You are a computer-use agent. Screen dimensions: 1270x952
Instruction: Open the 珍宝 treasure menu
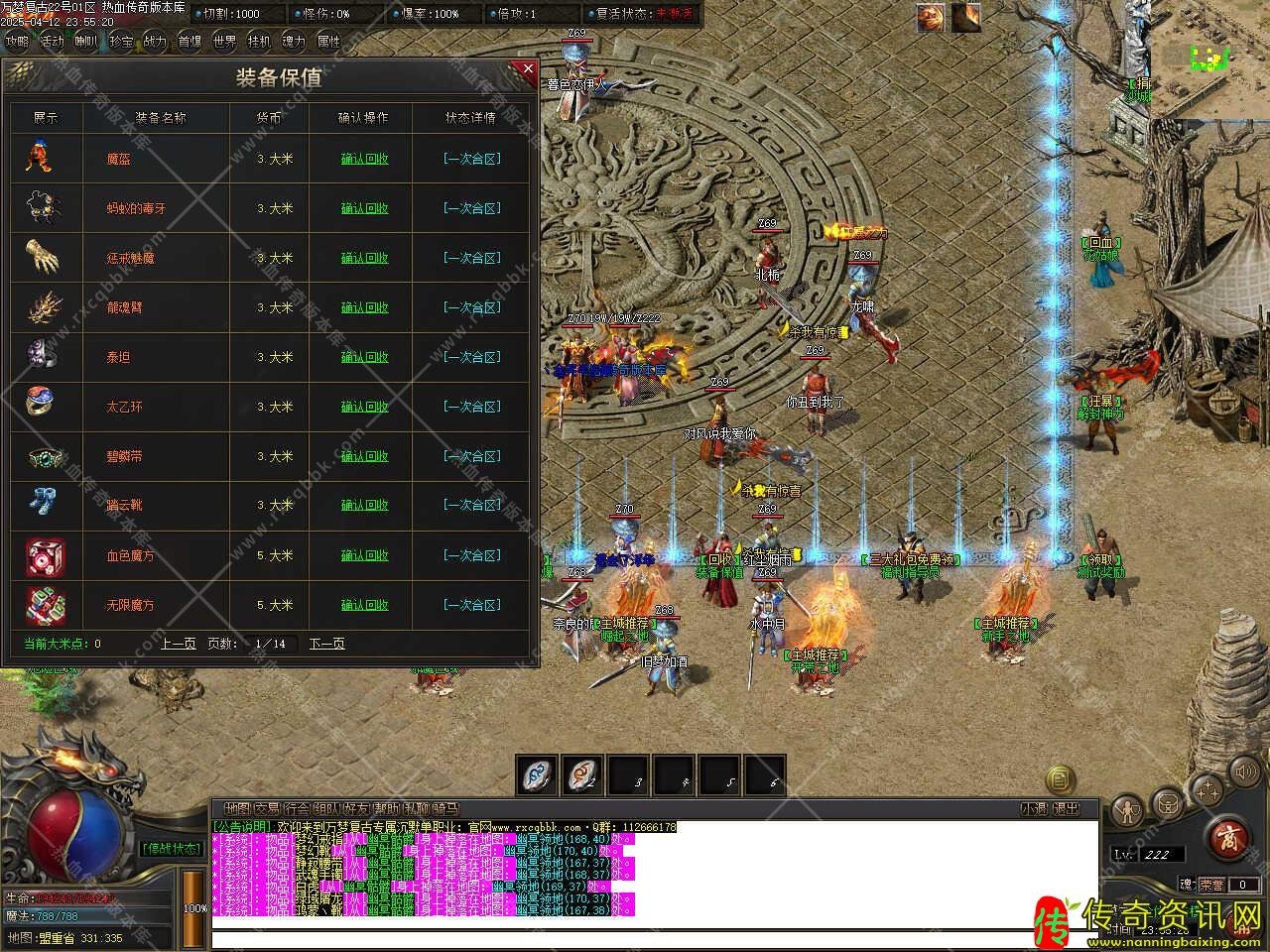click(121, 42)
